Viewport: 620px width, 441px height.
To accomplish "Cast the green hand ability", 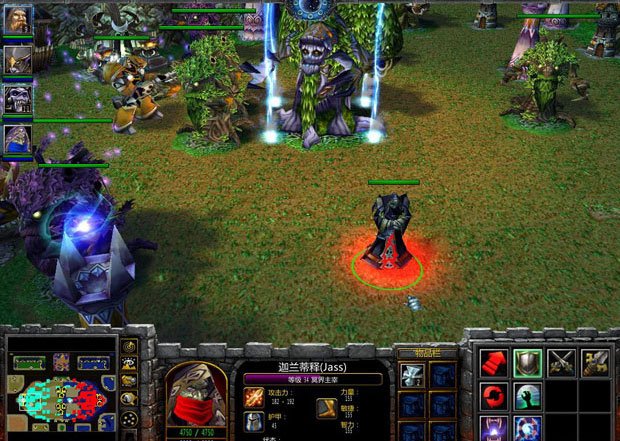I will click(528, 396).
